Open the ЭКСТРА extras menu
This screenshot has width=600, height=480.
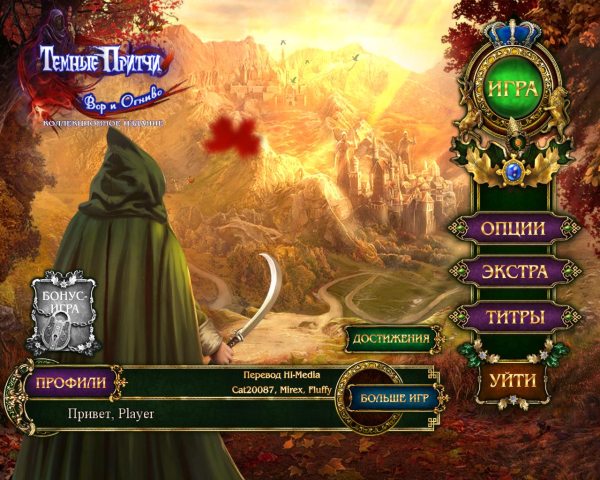(x=514, y=272)
